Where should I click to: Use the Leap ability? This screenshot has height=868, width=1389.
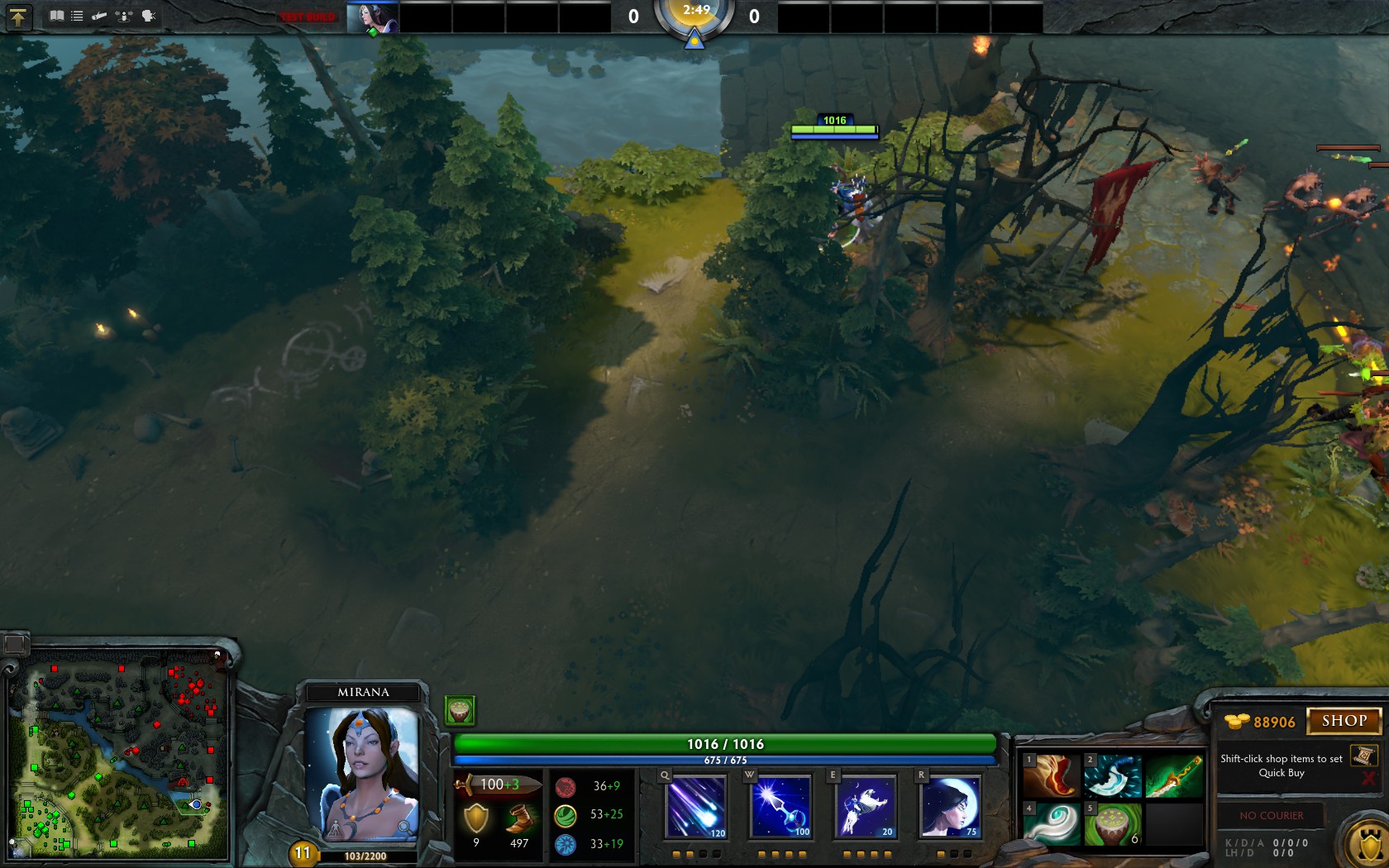pyautogui.click(x=865, y=807)
